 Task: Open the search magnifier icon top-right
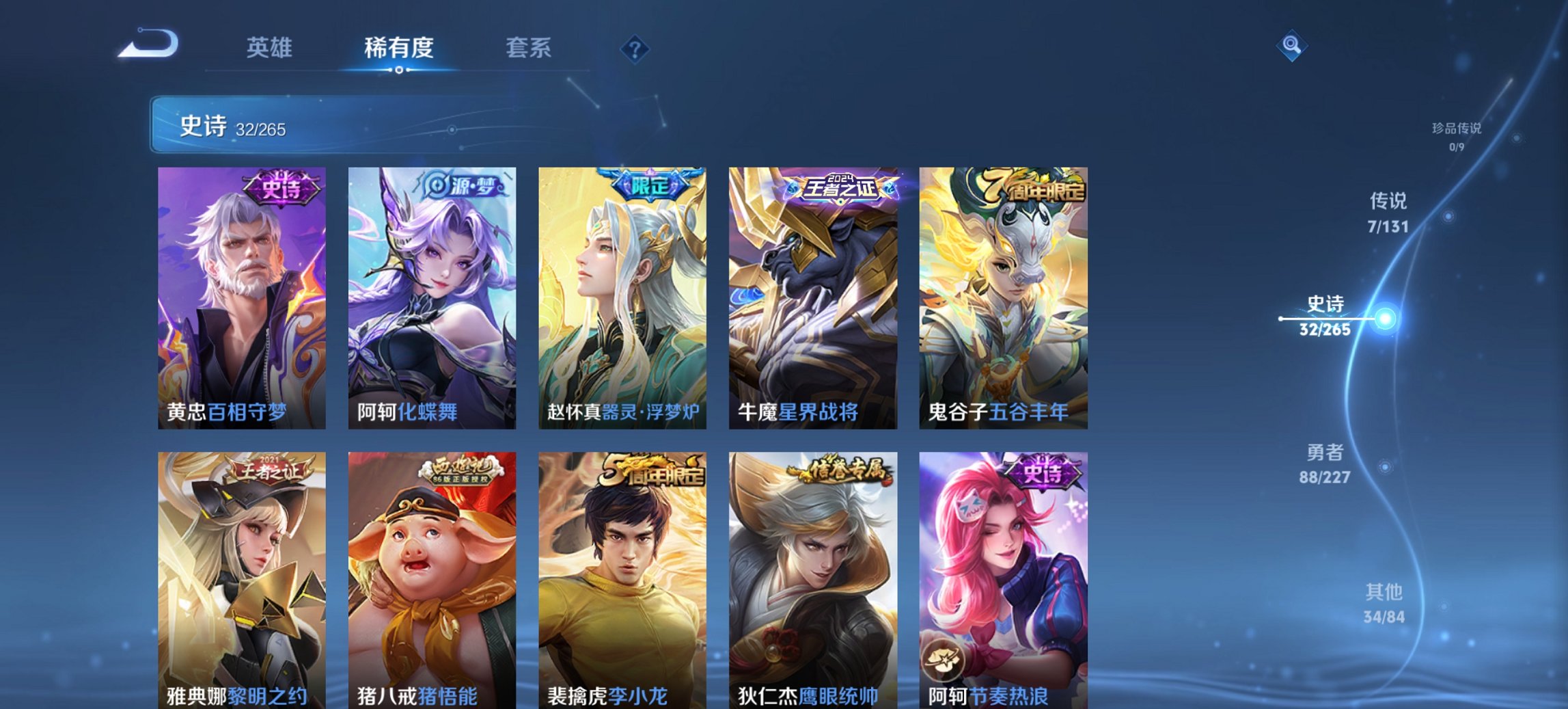click(1293, 46)
